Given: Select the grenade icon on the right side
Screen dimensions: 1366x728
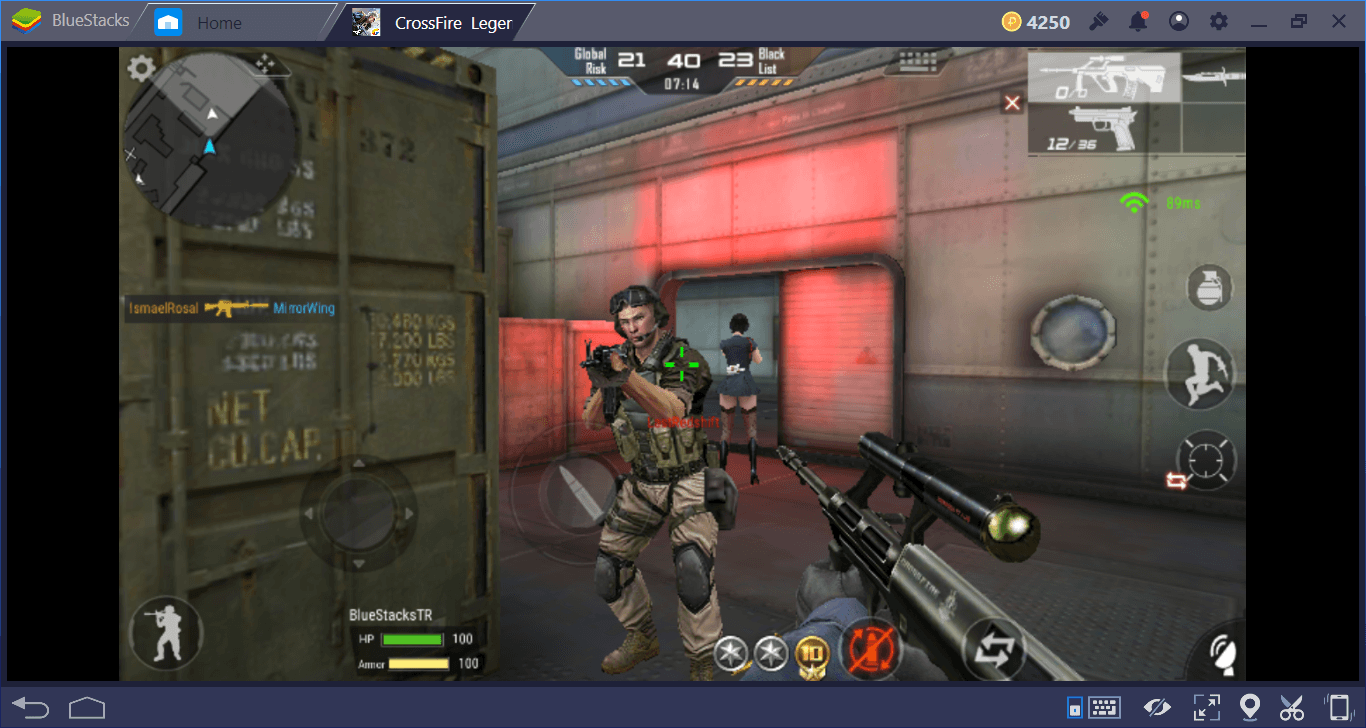Looking at the screenshot, I should 1208,287.
